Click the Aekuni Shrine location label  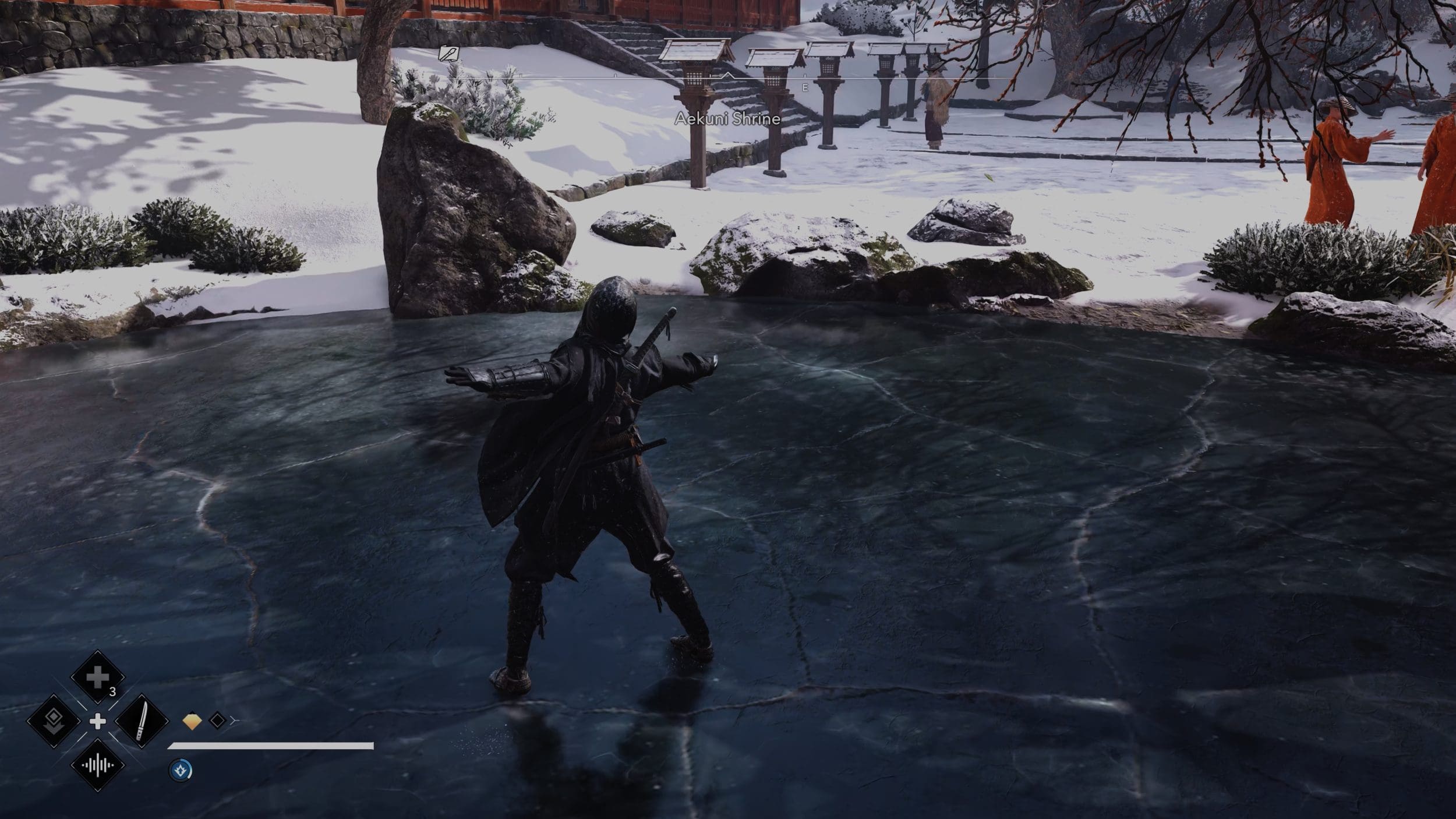tap(727, 119)
